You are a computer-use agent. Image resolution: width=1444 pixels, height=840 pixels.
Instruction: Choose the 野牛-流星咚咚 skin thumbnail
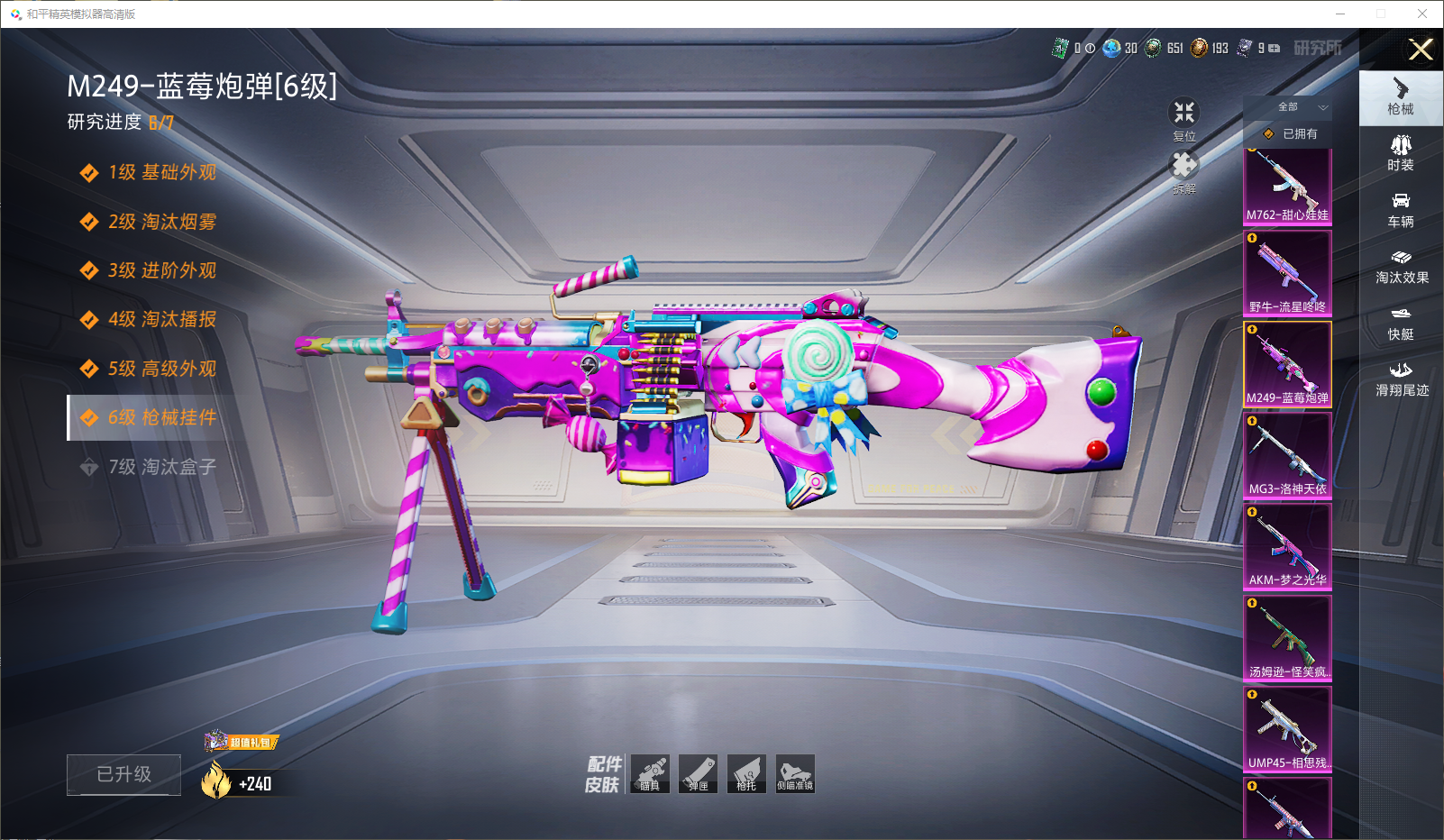(1287, 273)
